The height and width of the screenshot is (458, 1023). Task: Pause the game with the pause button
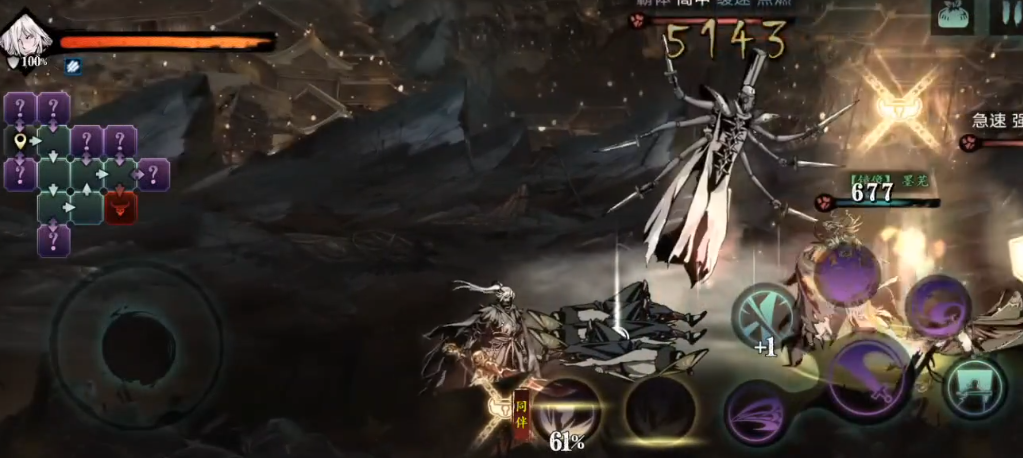(x=1003, y=17)
